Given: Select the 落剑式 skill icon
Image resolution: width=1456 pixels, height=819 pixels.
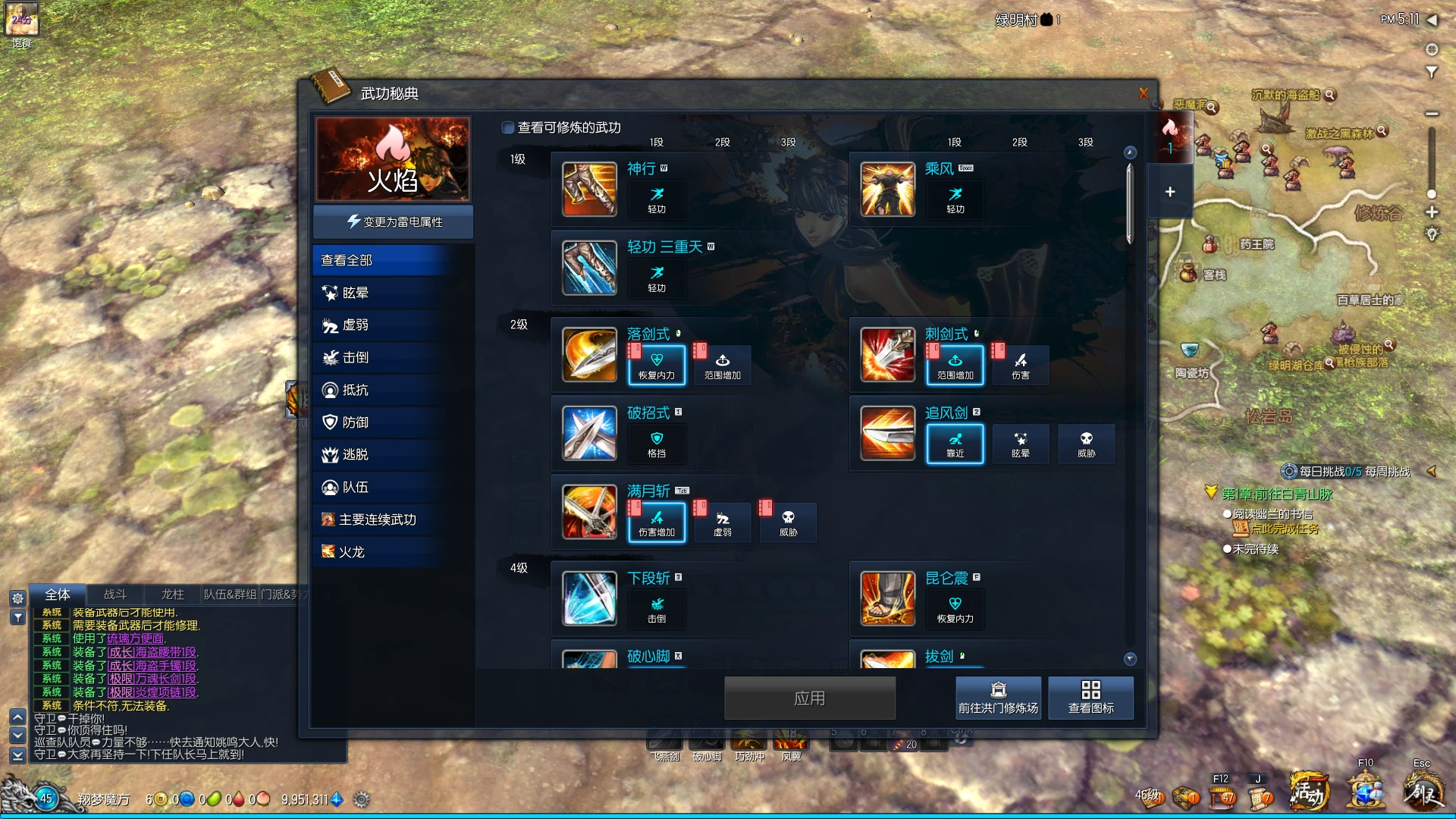Looking at the screenshot, I should 589,355.
